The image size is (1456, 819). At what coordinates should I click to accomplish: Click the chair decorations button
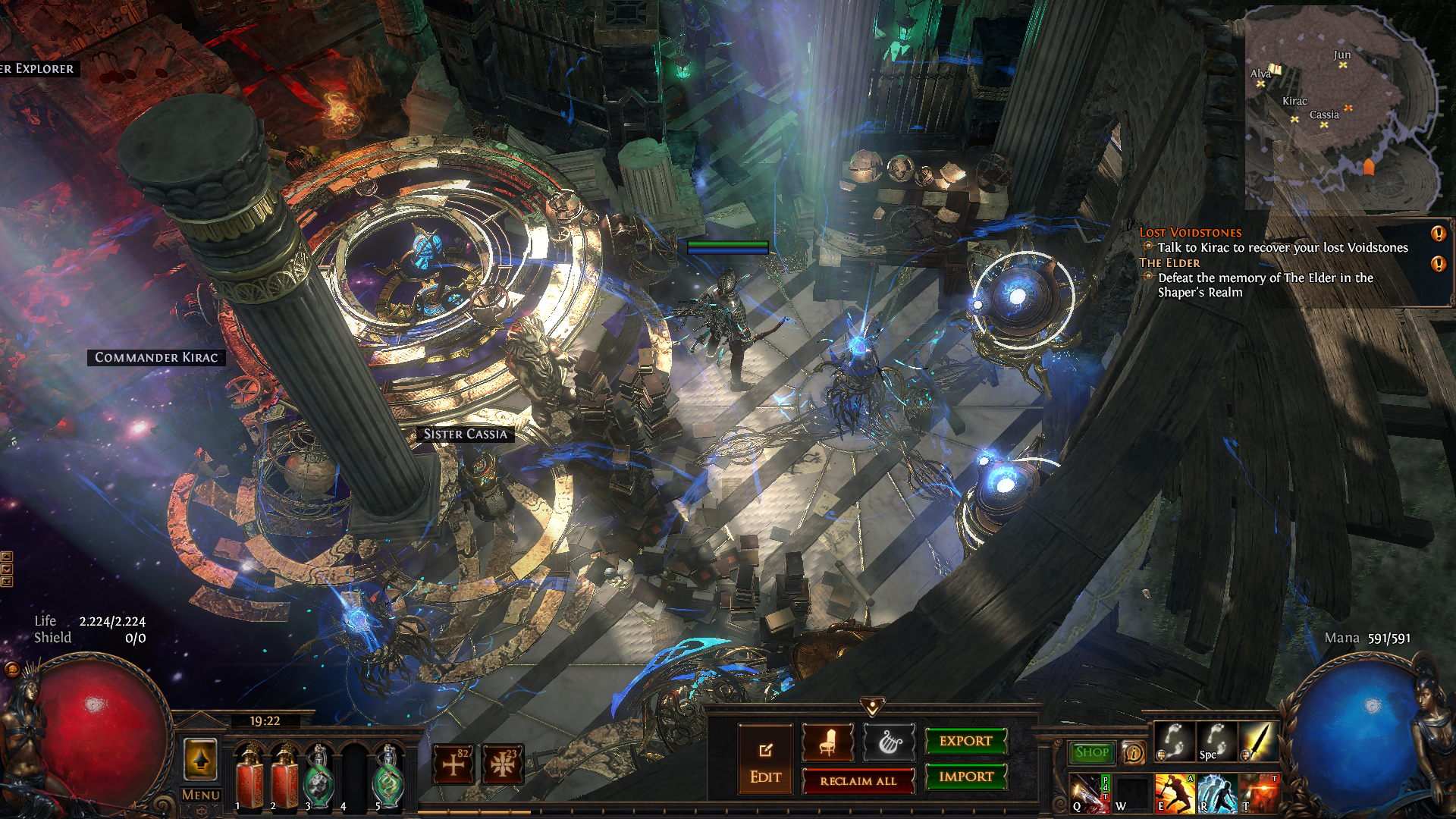827,742
